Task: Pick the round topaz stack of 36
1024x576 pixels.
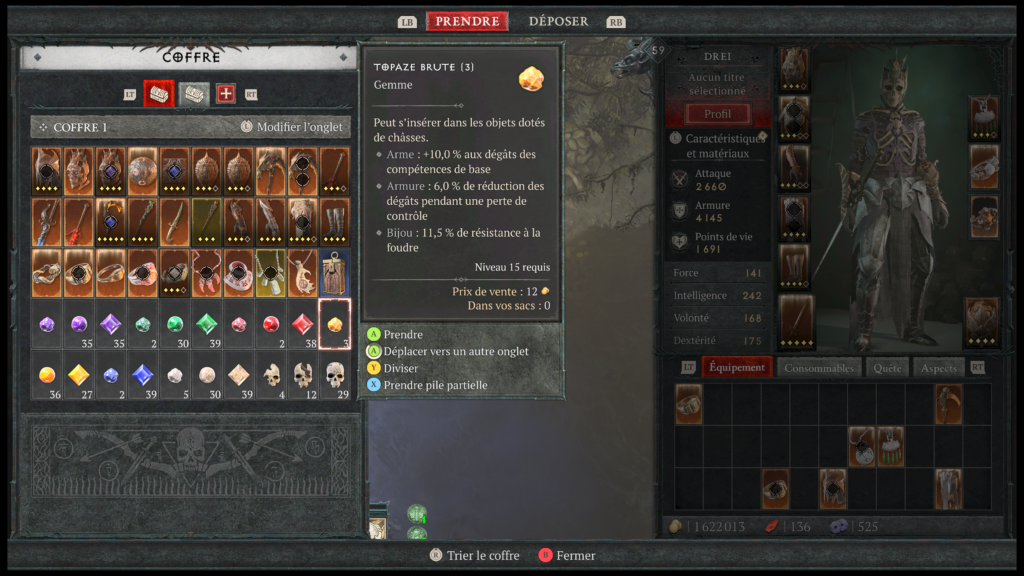Action: [x=47, y=375]
